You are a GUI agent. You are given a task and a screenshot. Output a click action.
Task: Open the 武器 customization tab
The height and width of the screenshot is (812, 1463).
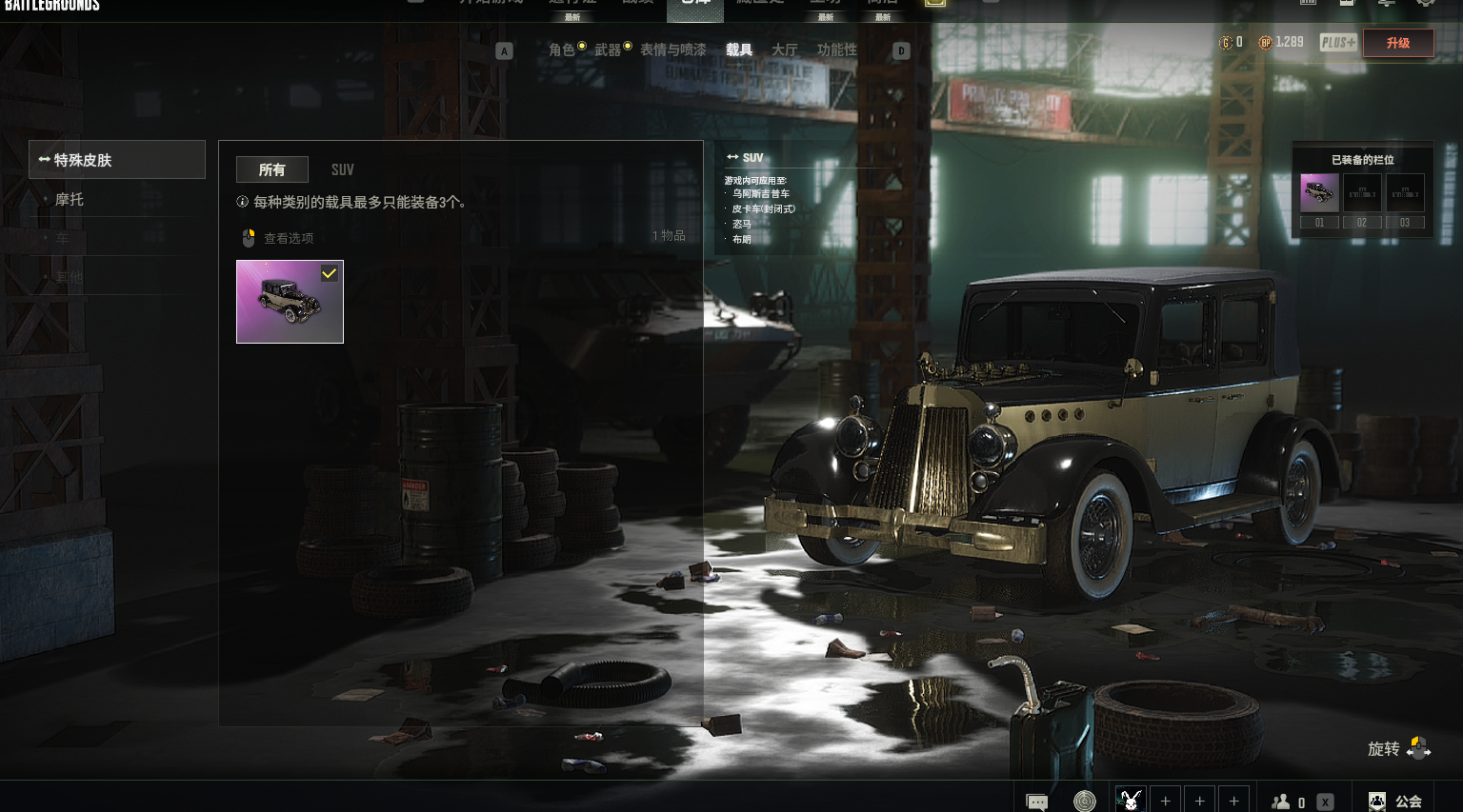coord(608,50)
